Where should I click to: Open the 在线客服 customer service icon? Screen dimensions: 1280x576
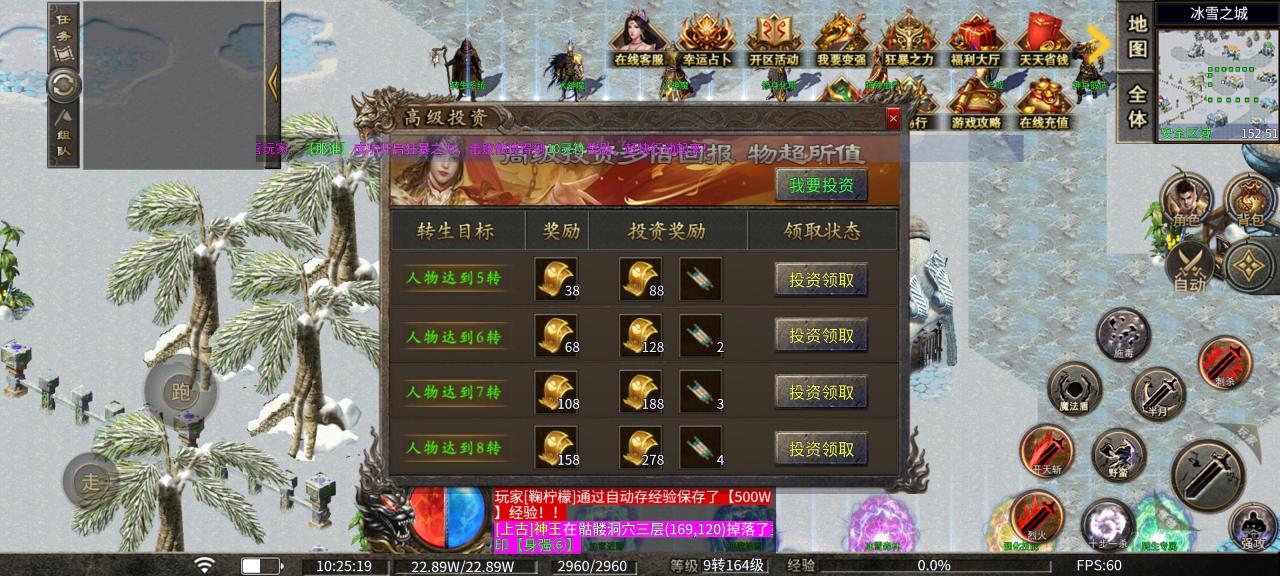[x=640, y=40]
